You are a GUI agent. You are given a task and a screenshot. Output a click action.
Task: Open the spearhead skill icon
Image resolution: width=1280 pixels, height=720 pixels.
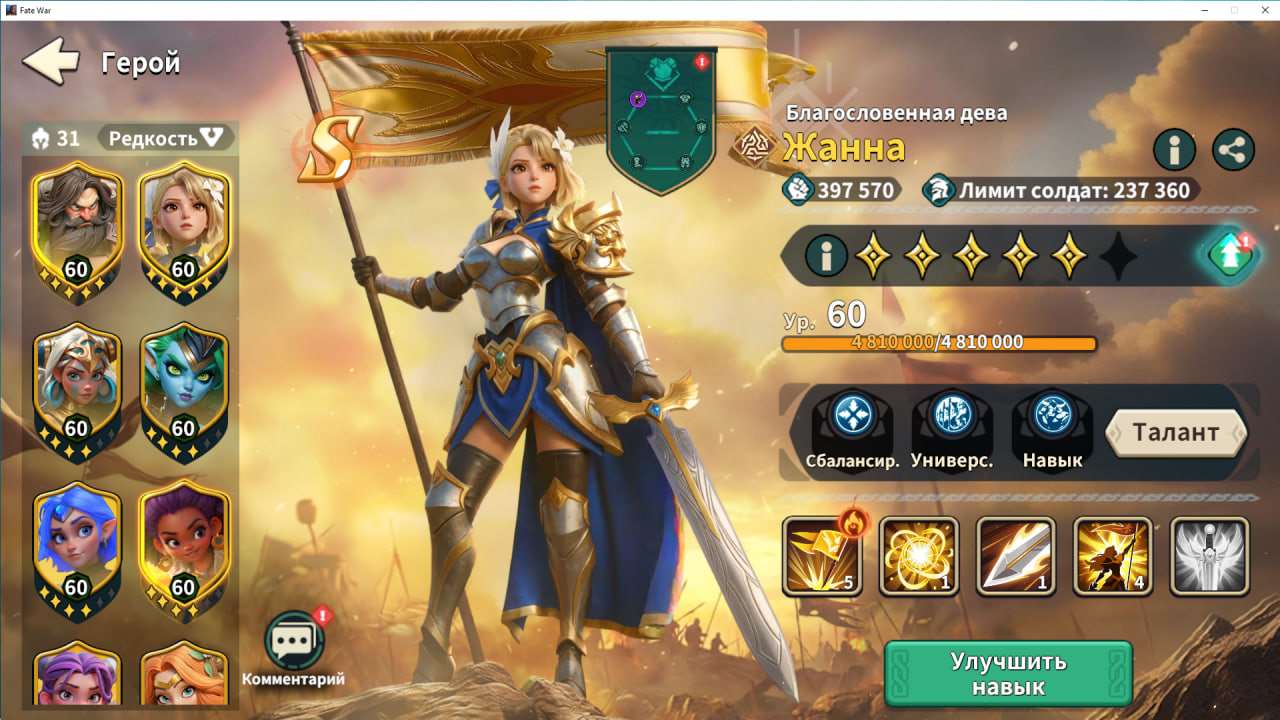[x=1015, y=557]
